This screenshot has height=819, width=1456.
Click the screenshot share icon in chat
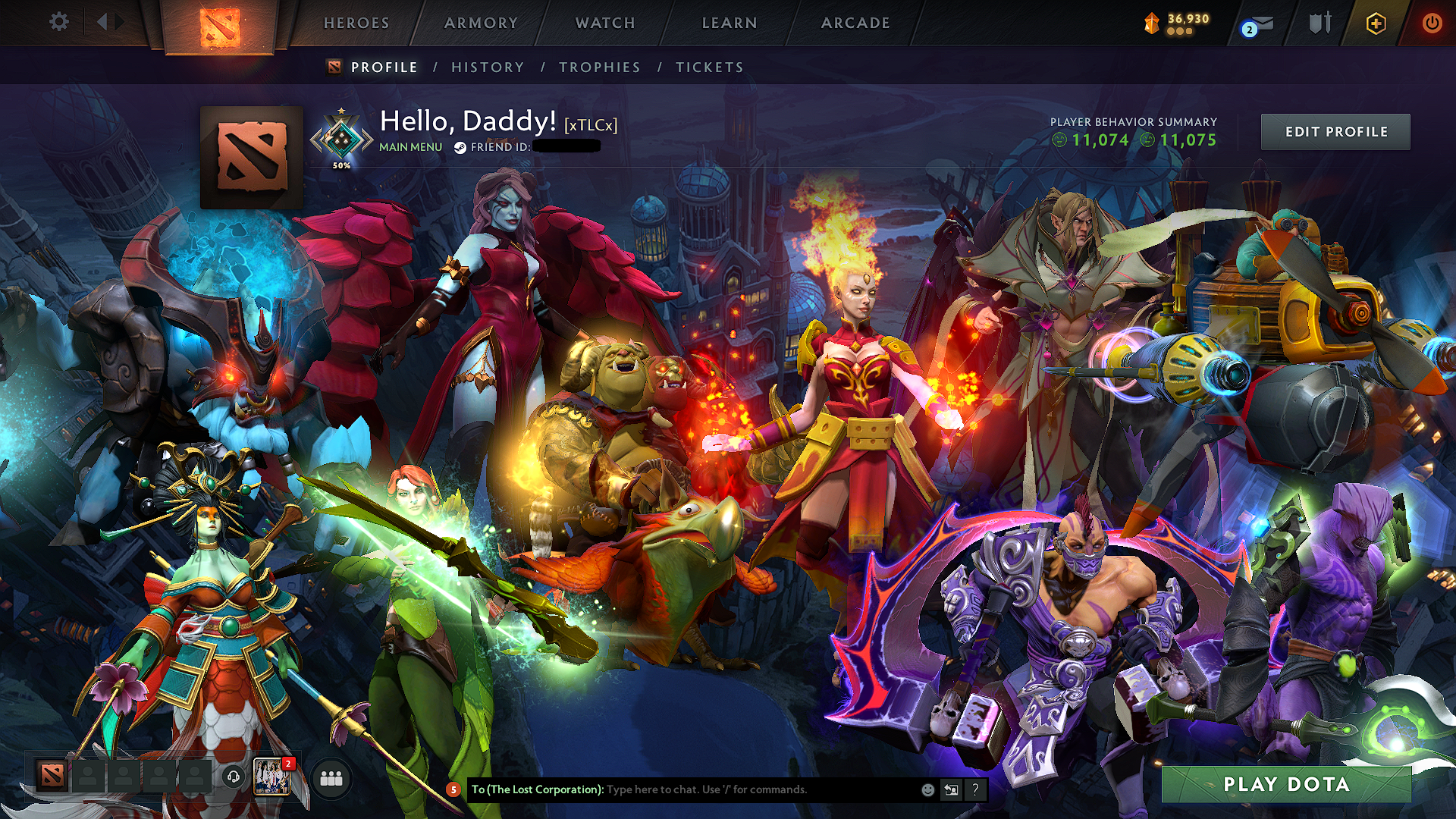(951, 789)
